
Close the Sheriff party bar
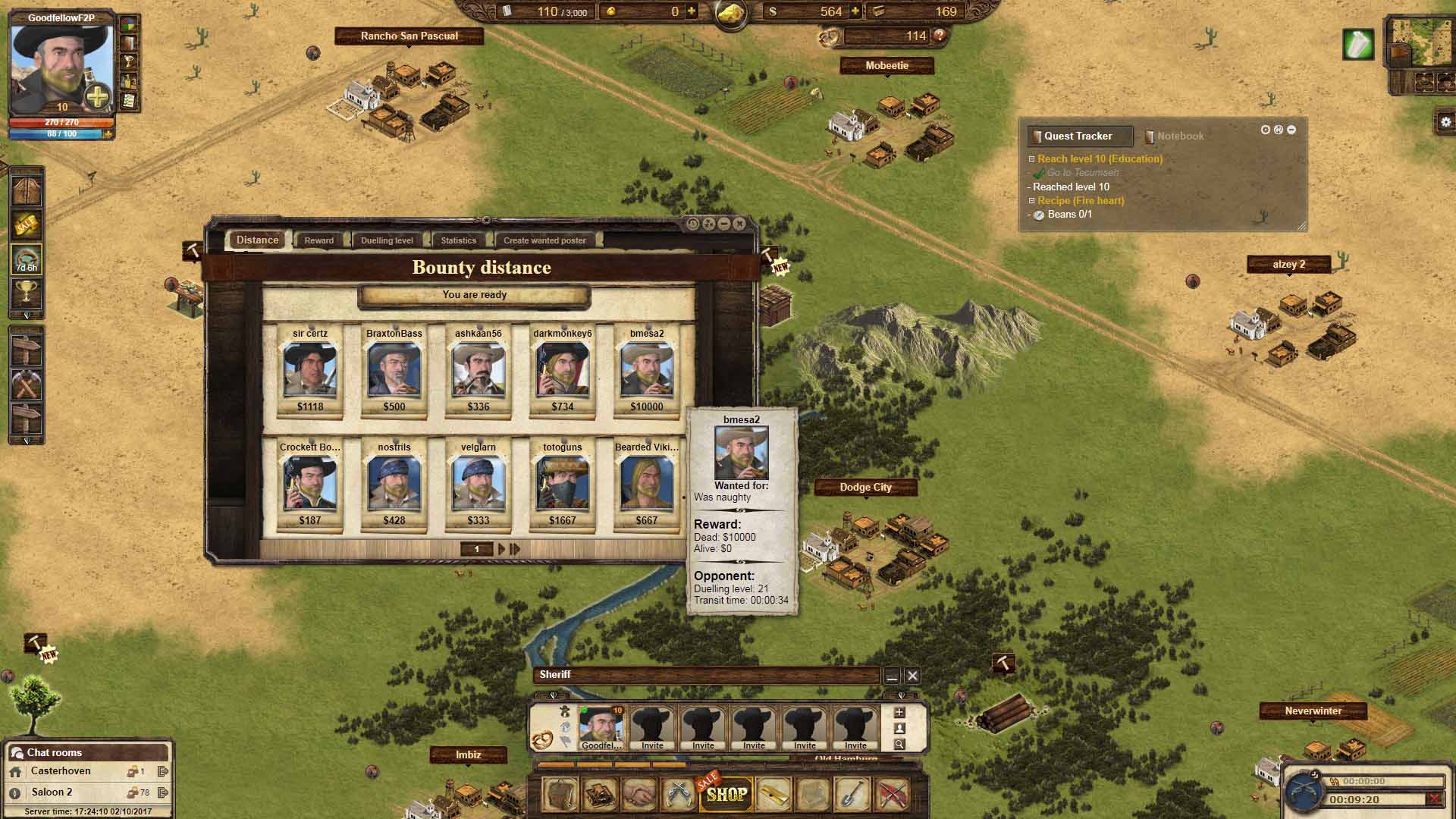[912, 675]
